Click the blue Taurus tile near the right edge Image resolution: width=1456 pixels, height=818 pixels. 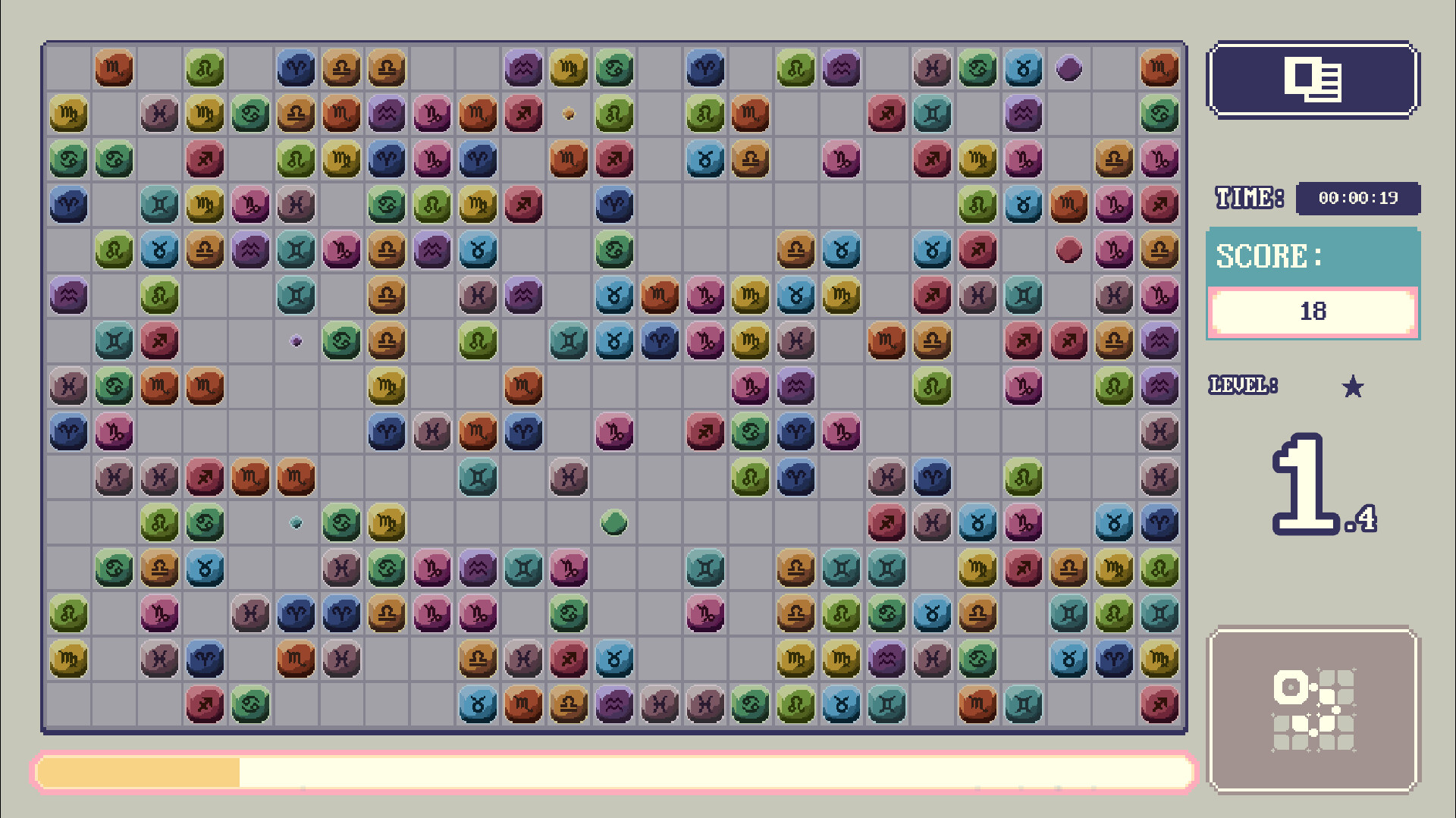tap(1115, 523)
